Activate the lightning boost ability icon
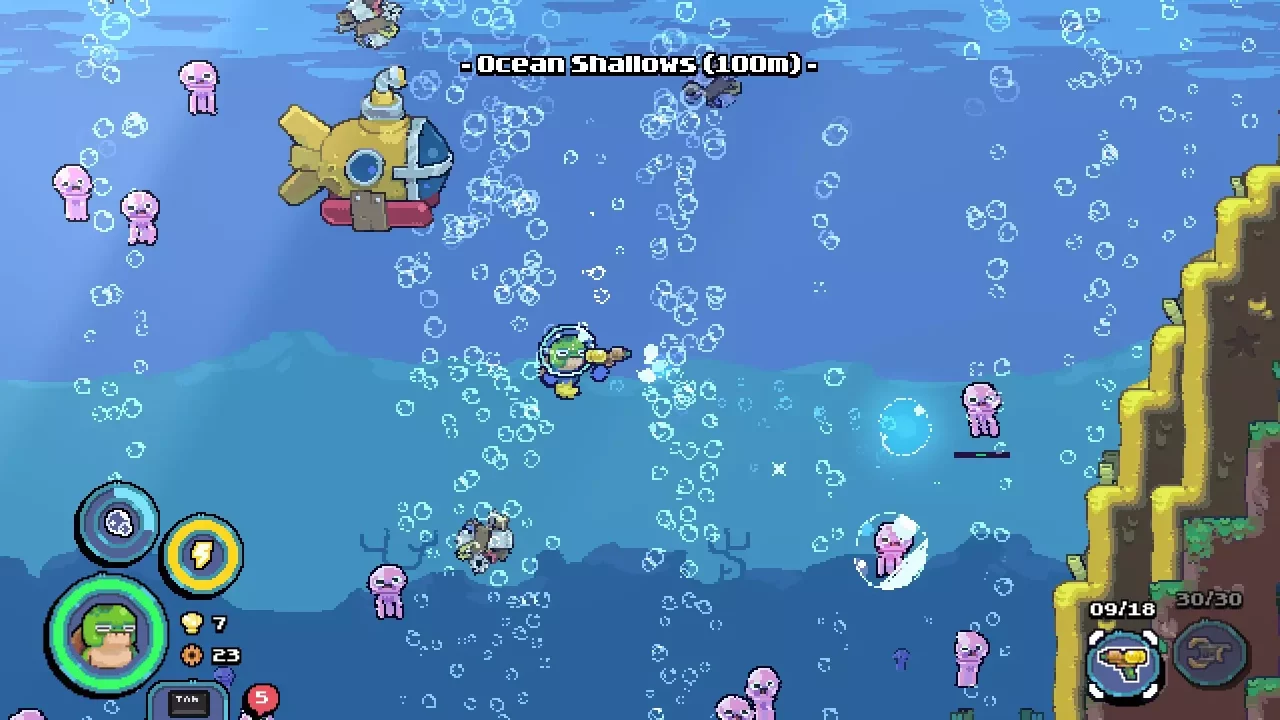Screen dimensions: 1280x720 point(203,553)
